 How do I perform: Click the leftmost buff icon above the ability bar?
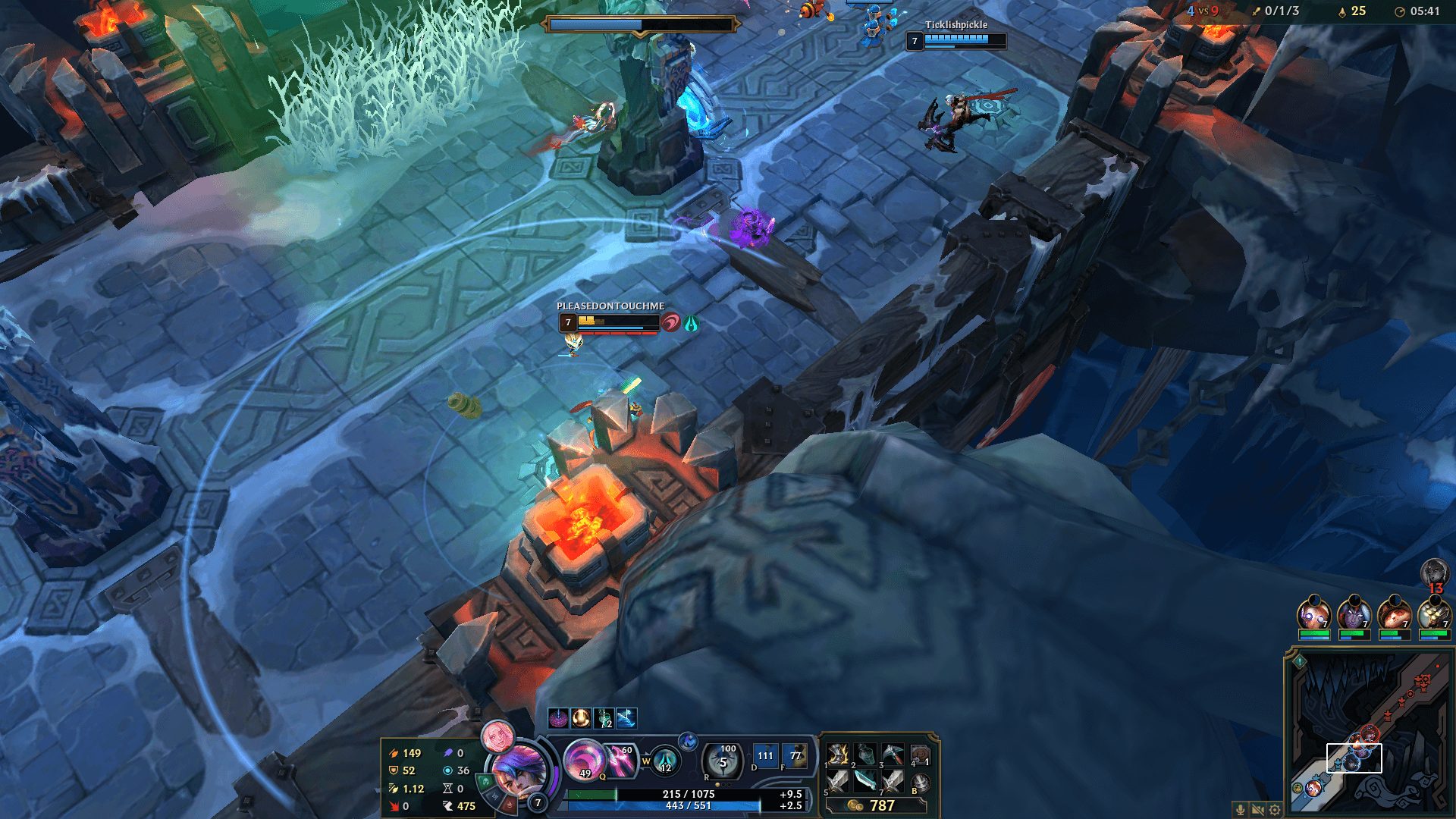[x=558, y=717]
